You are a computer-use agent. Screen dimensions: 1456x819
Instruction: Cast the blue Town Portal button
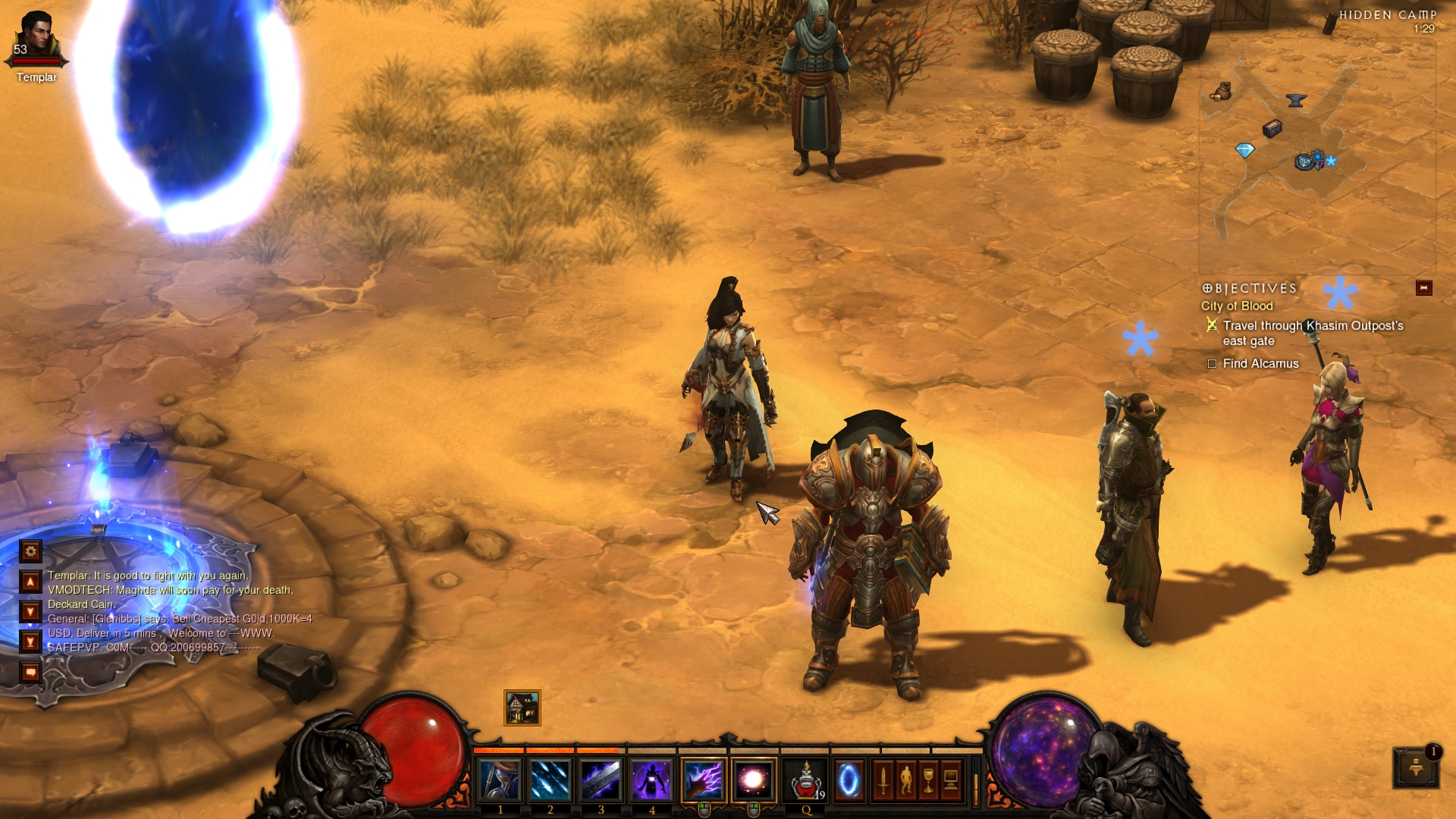[849, 780]
